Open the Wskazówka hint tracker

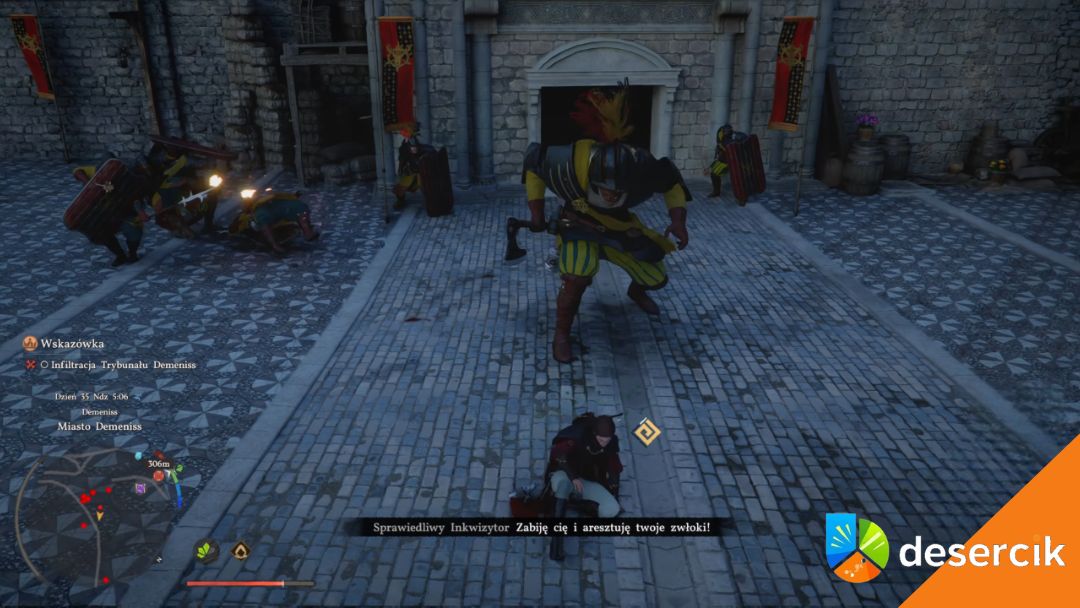coord(68,343)
